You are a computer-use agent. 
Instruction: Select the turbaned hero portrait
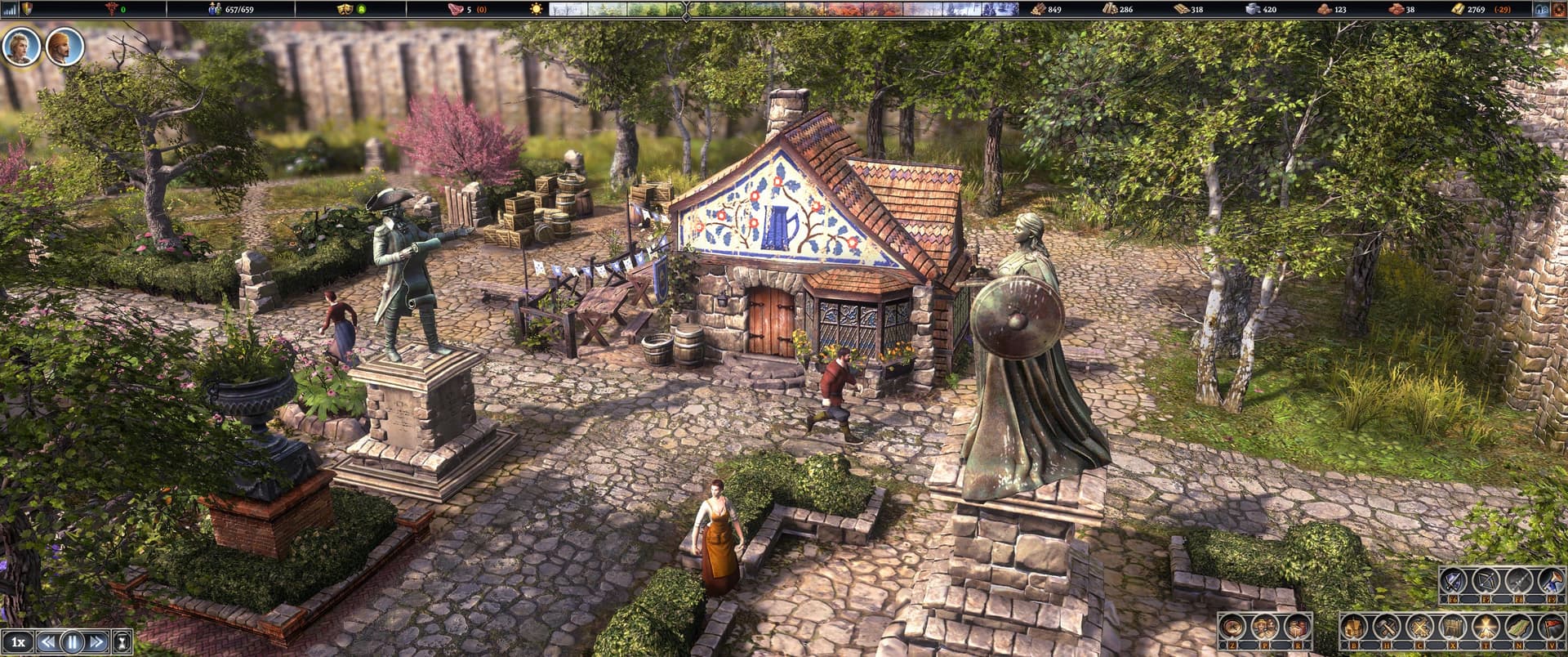tap(63, 47)
